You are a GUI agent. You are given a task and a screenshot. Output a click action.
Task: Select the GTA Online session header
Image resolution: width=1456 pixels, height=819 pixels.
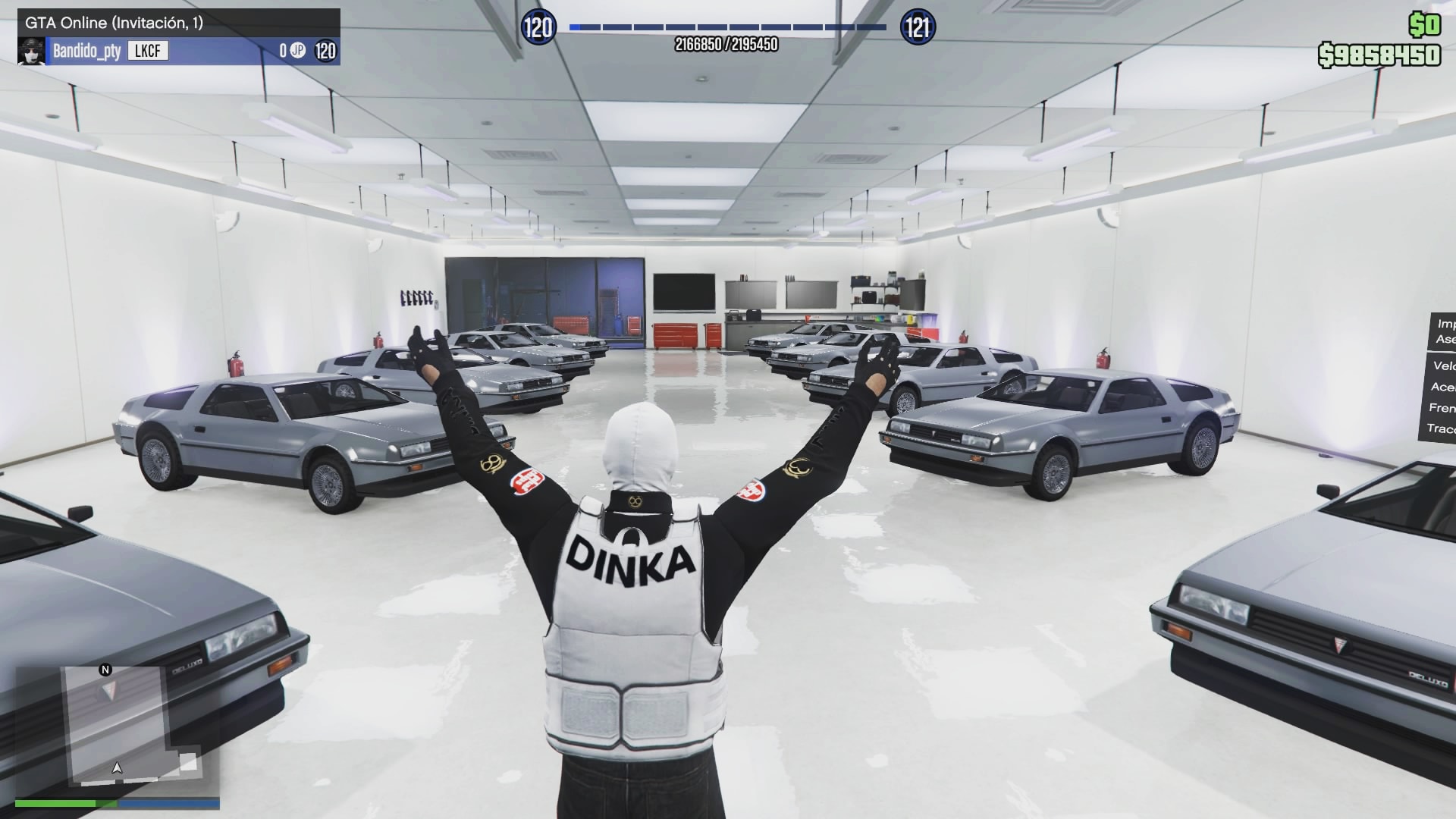point(178,23)
